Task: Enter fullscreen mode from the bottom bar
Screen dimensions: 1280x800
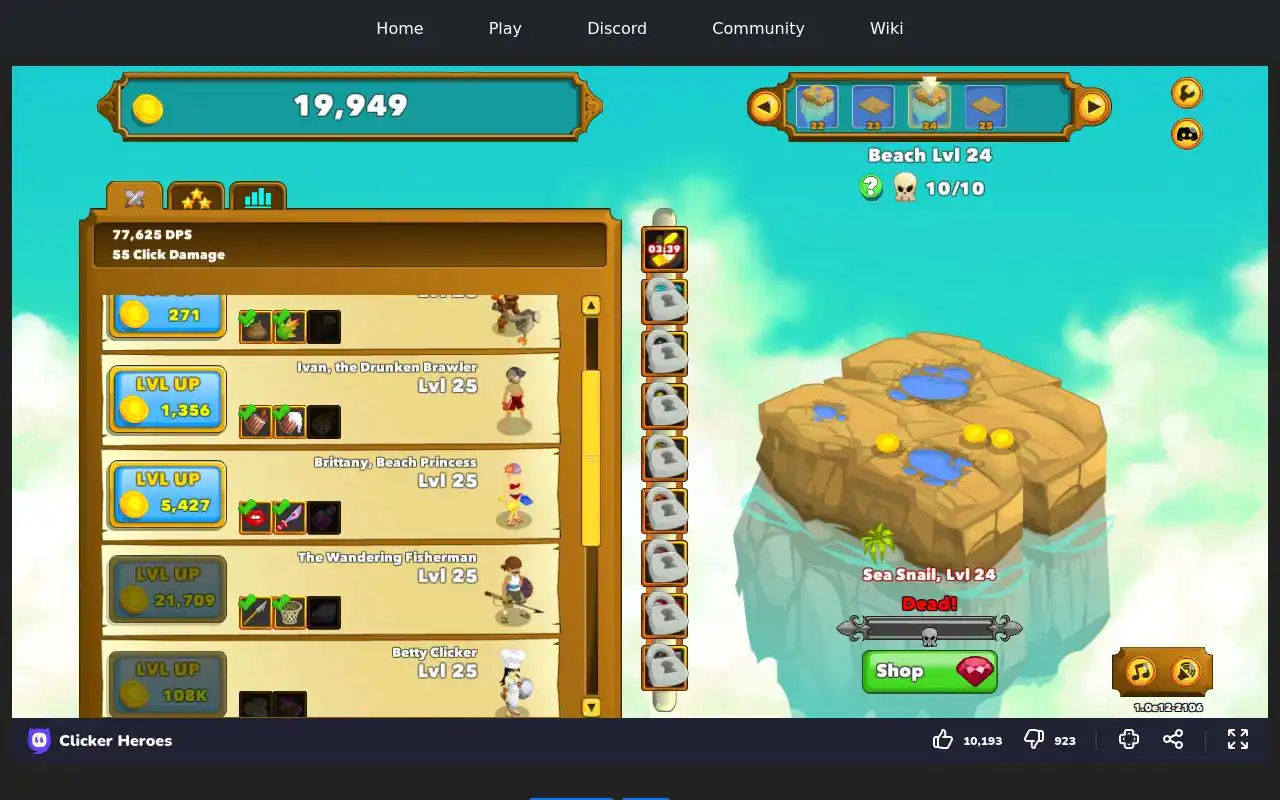Action: tap(1238, 739)
